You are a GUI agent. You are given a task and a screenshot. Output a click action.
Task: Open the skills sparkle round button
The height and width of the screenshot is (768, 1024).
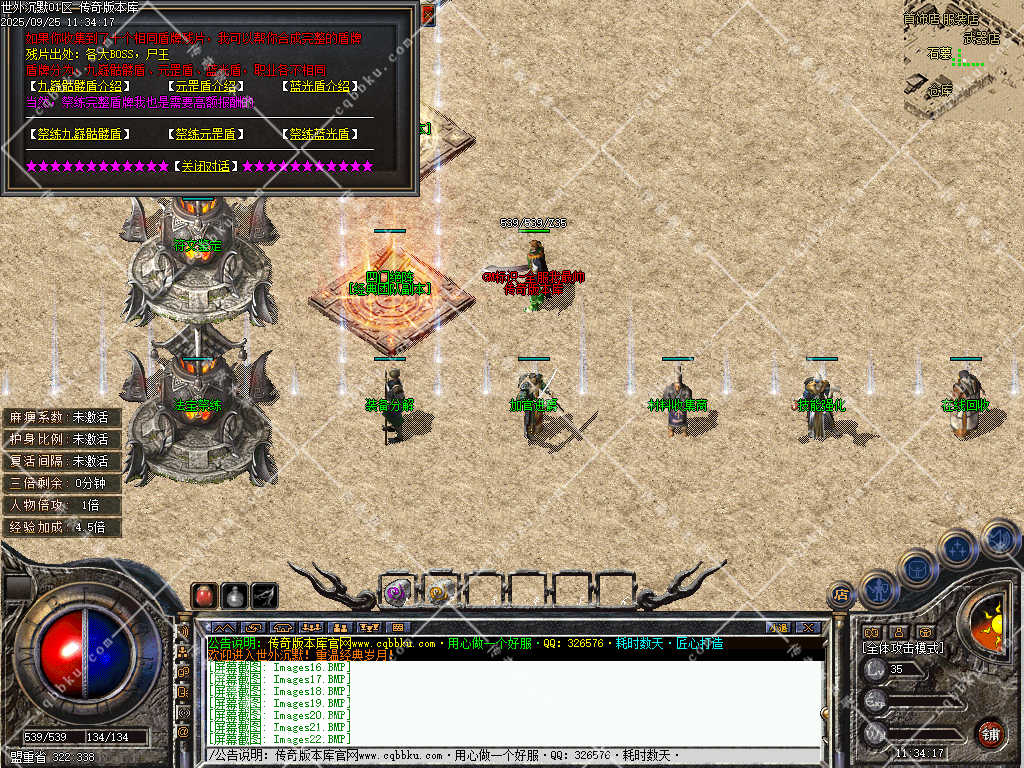[957, 548]
